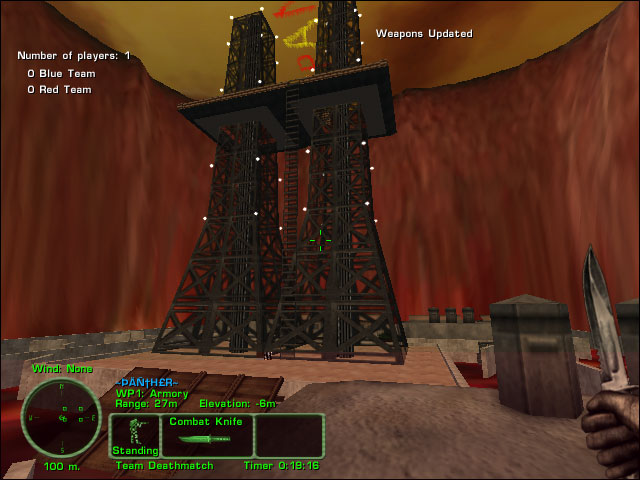Select the Combat Knife weapon slot
The image size is (640, 480).
(x=207, y=436)
